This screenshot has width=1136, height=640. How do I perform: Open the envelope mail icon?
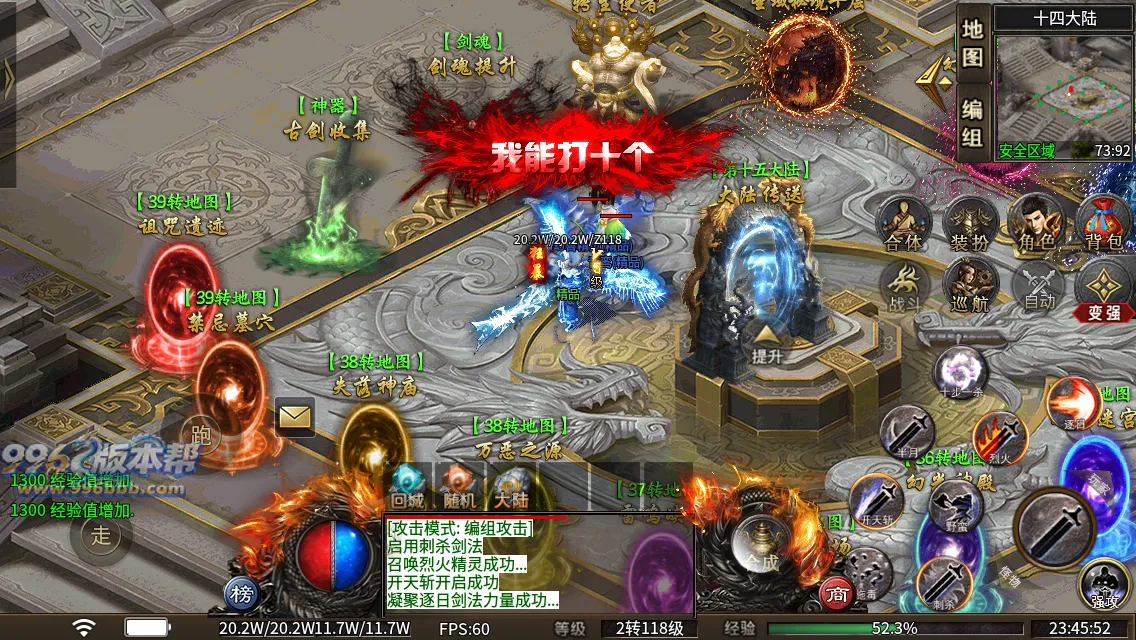pos(295,417)
